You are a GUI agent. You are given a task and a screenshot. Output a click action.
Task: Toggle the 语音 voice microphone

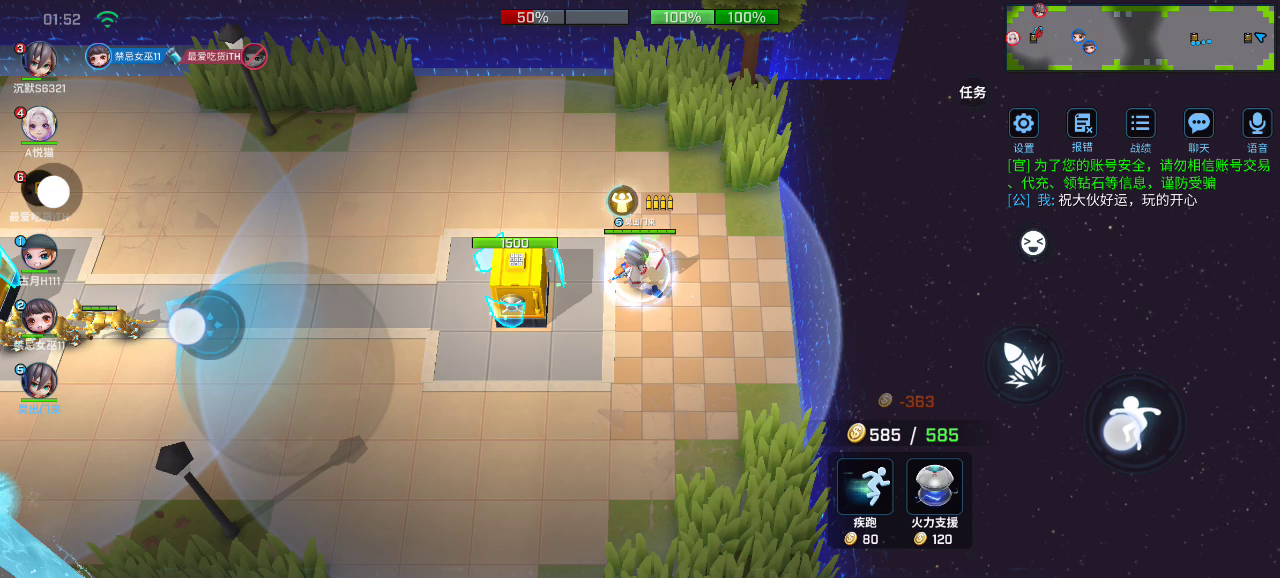[1257, 124]
